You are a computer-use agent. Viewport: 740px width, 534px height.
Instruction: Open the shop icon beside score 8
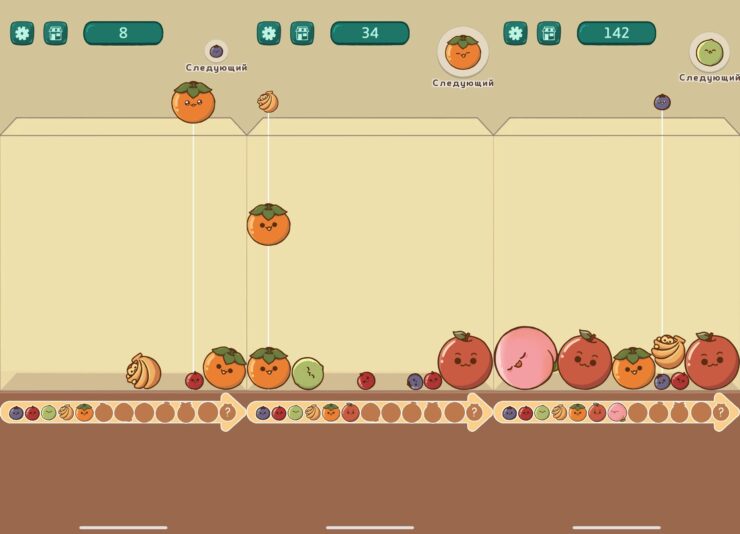(x=56, y=33)
